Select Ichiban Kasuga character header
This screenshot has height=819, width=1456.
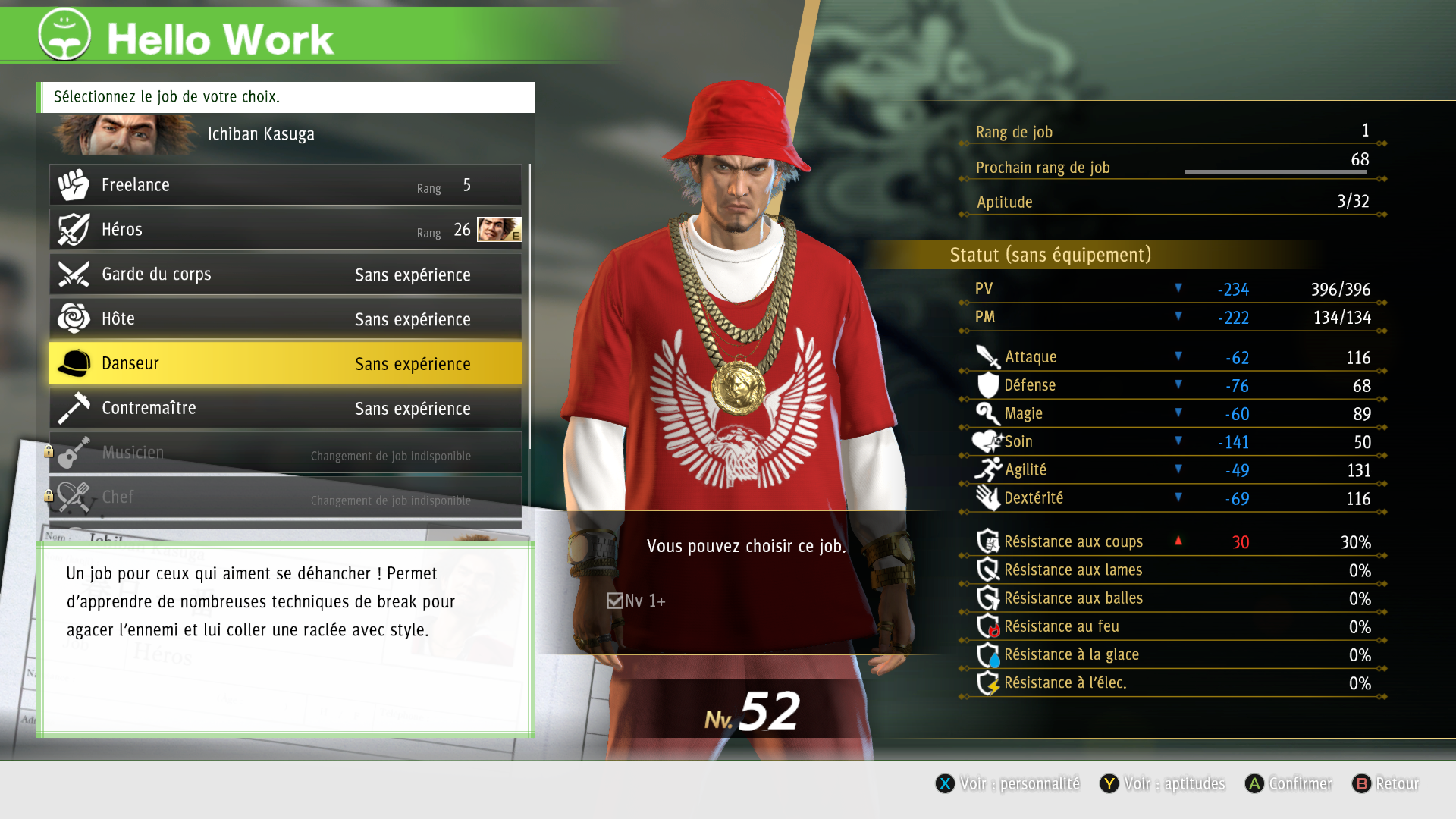(285, 134)
